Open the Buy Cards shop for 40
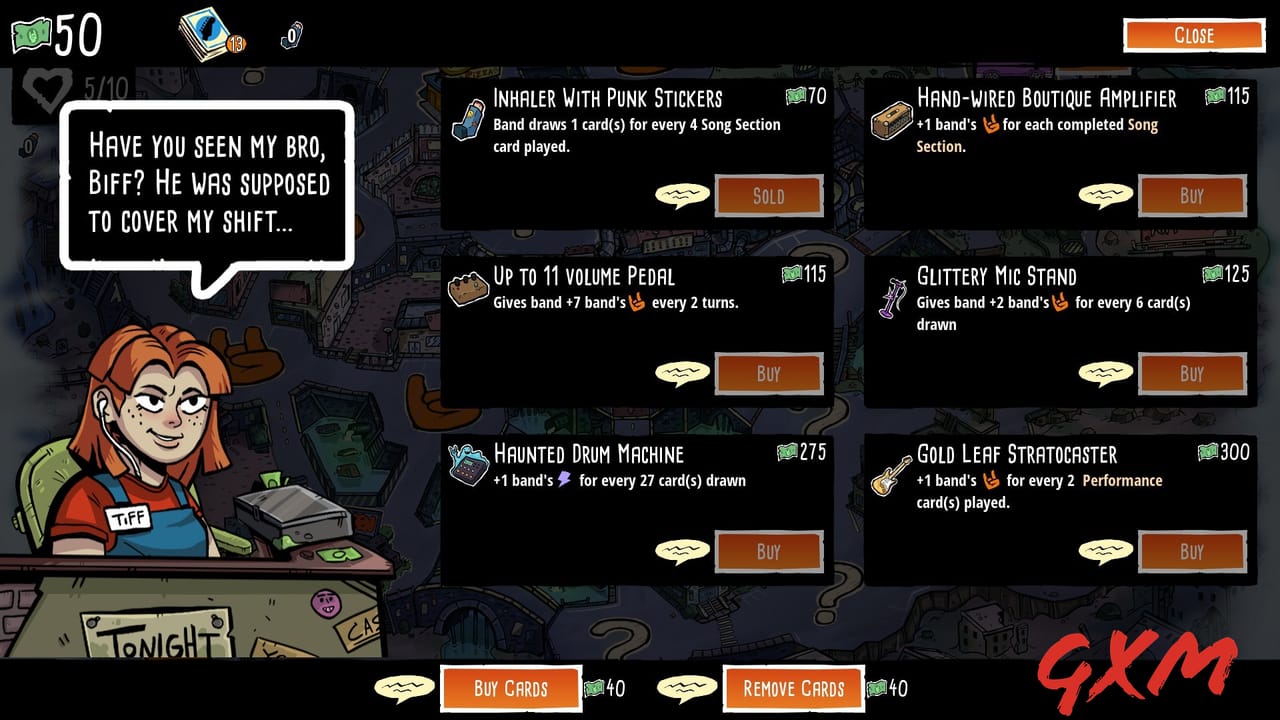1280x720 pixels. click(511, 689)
